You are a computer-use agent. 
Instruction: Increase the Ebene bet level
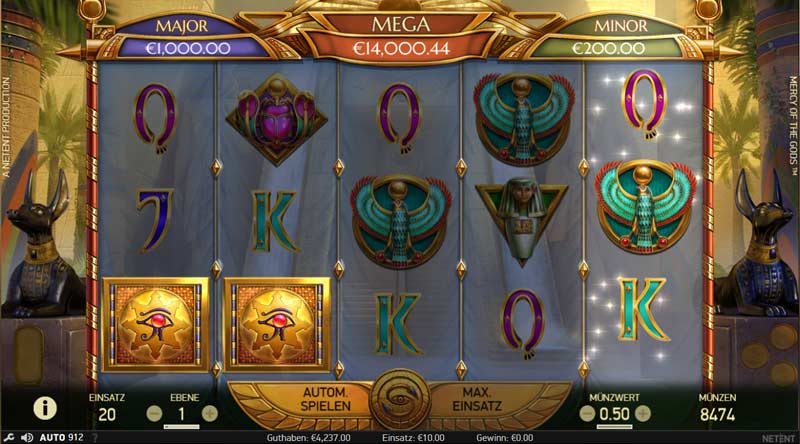tap(209, 412)
